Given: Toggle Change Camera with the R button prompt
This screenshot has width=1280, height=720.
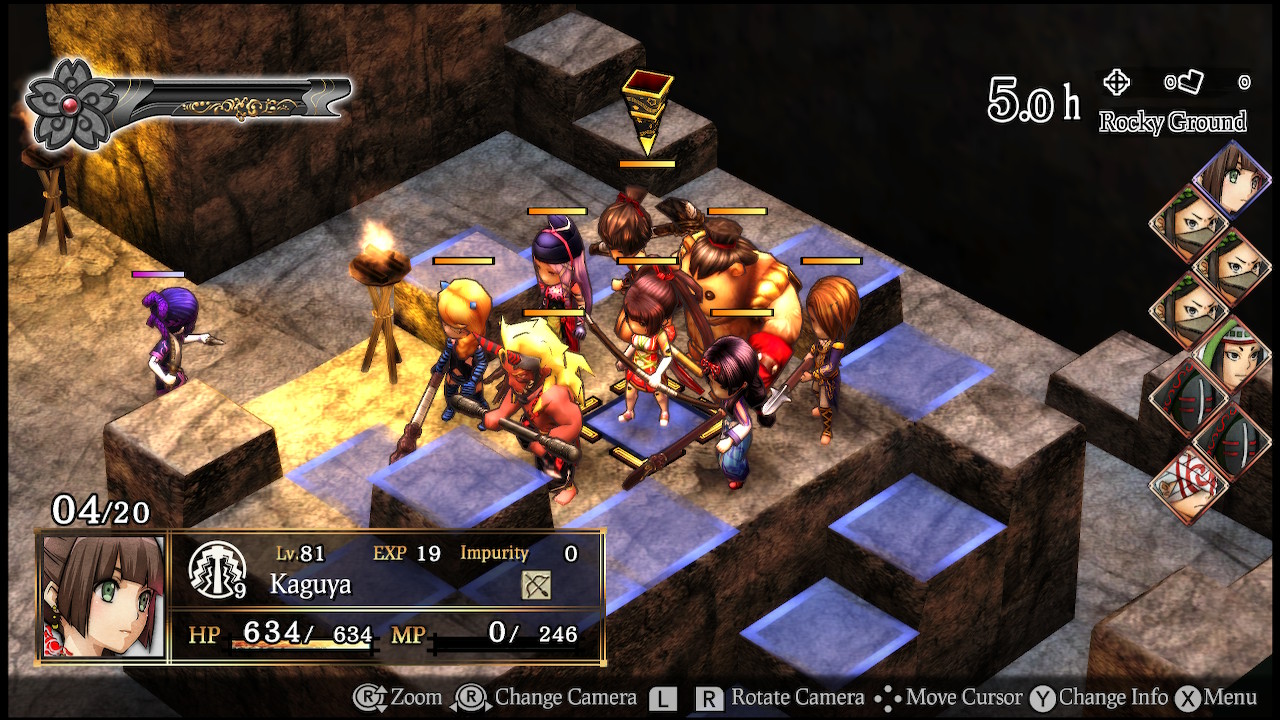Looking at the screenshot, I should pos(468,697).
